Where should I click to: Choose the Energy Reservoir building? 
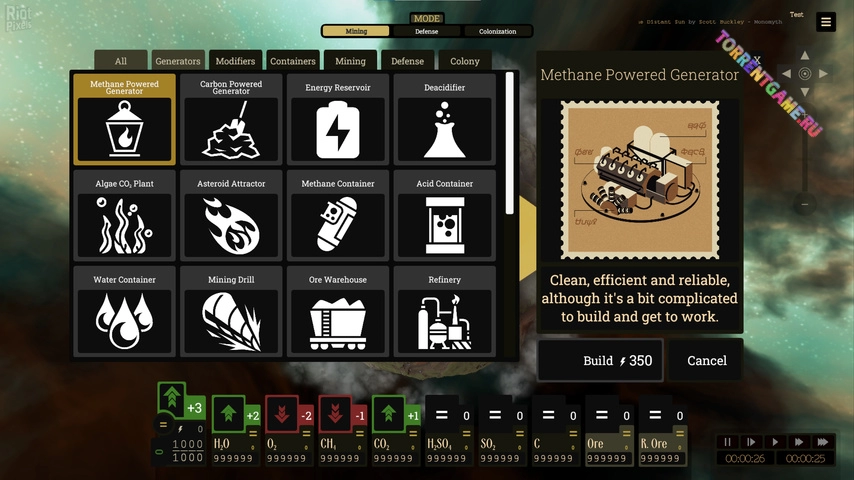point(338,120)
